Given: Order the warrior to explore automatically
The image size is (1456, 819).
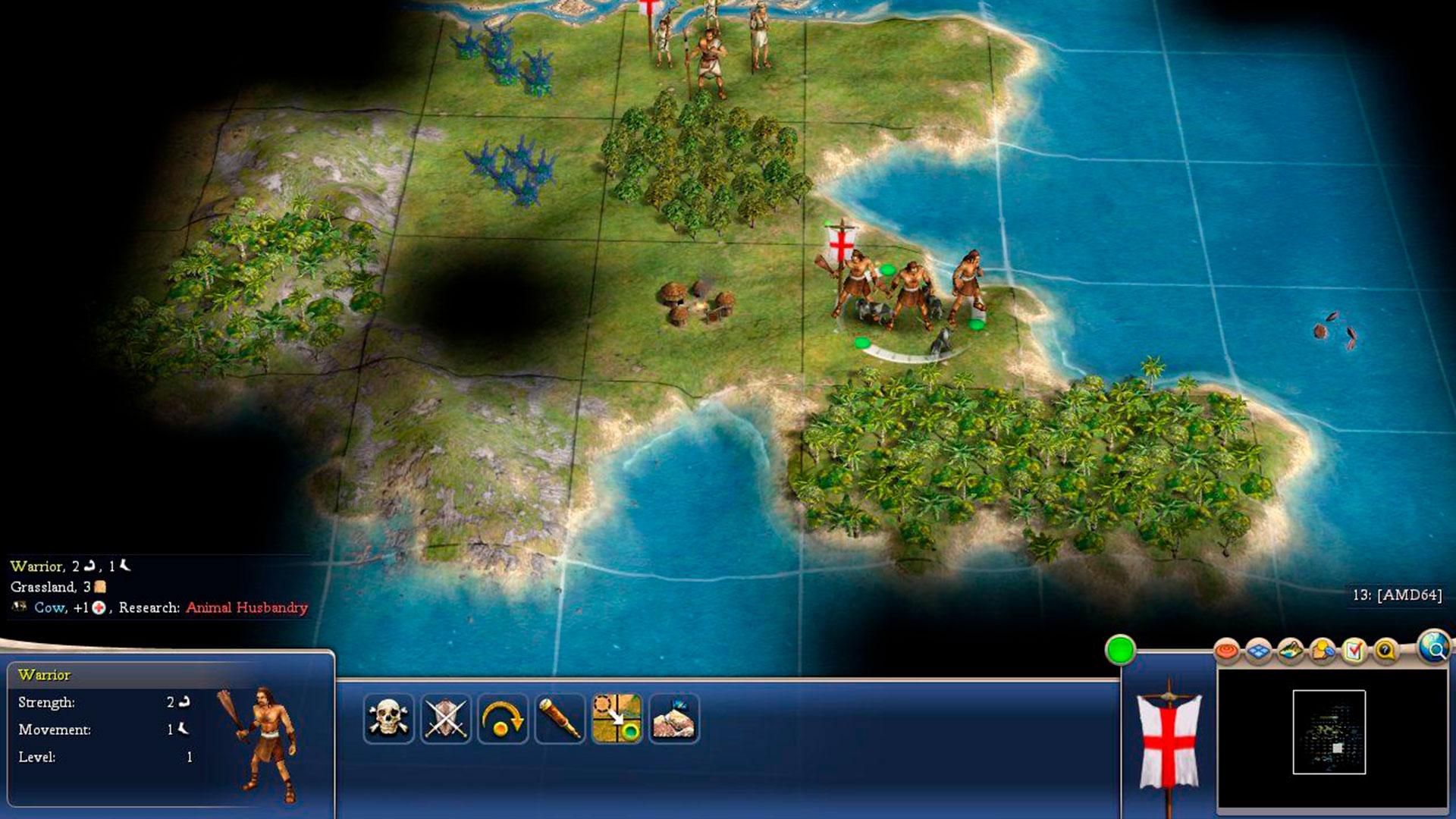Looking at the screenshot, I should 674,718.
